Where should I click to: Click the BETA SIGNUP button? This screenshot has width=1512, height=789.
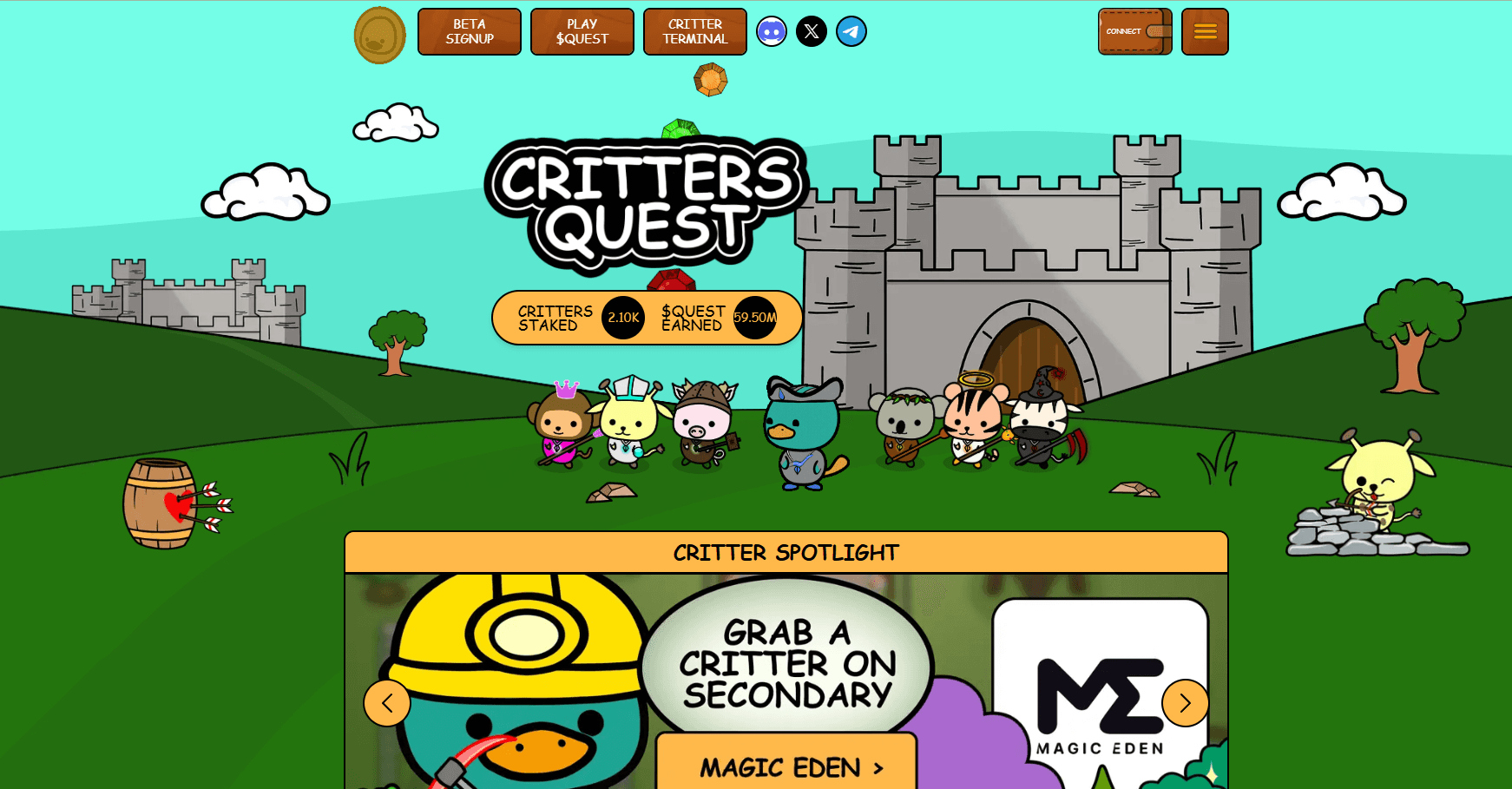coord(469,31)
